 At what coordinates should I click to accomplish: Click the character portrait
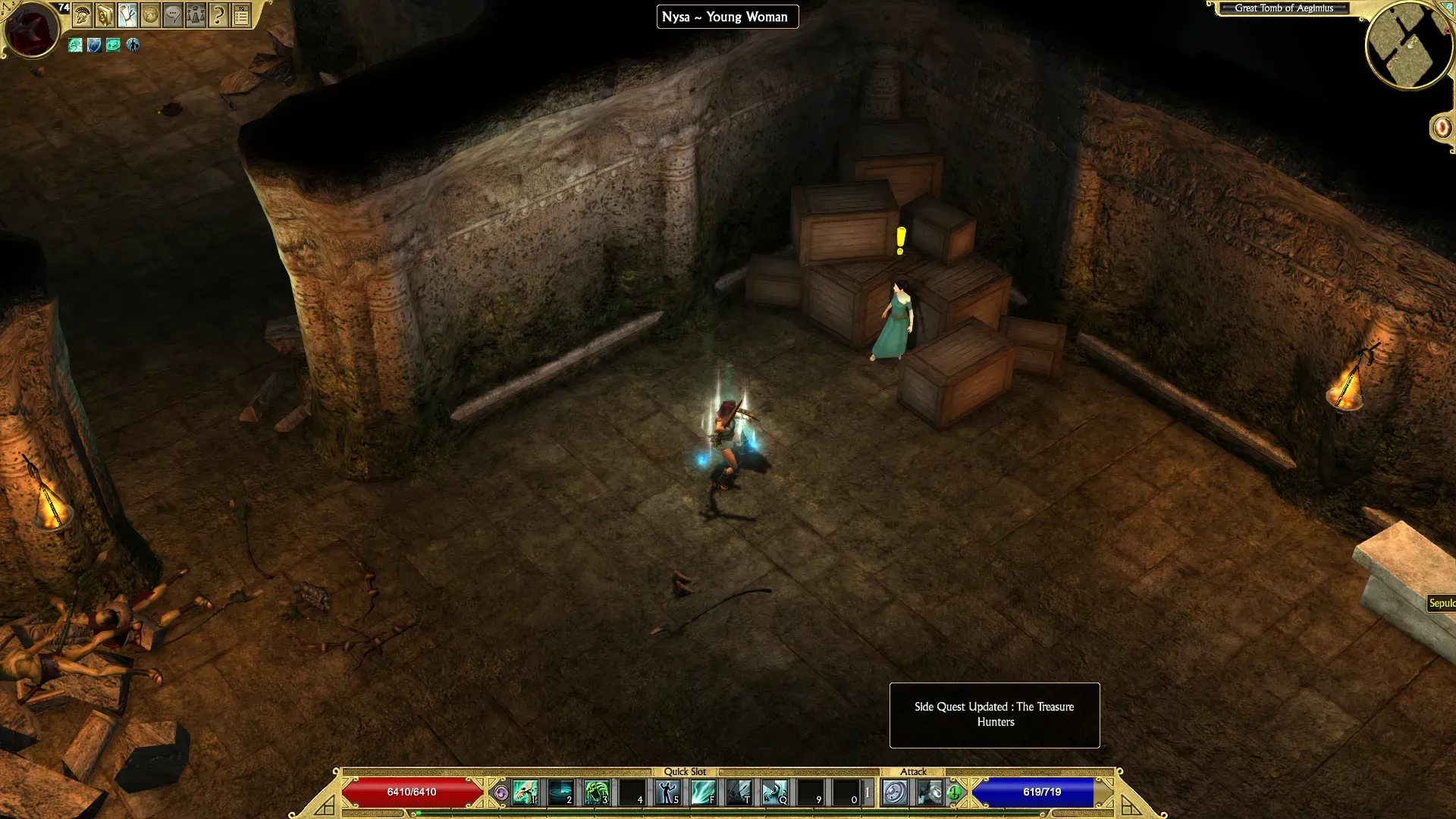[31, 30]
